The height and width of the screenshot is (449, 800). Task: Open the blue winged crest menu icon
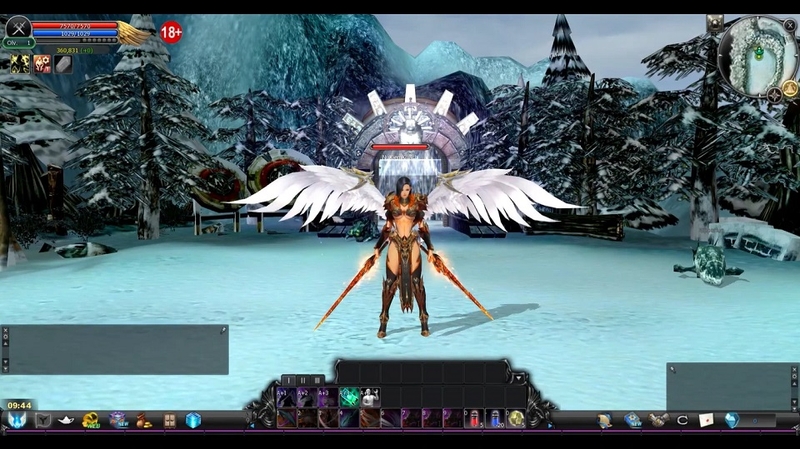click(x=17, y=420)
